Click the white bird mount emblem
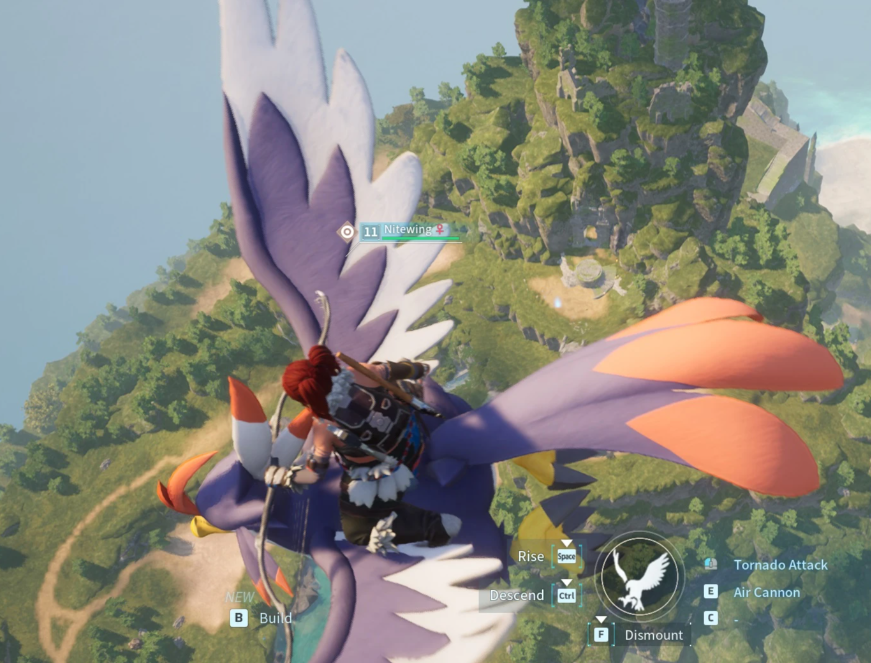 pyautogui.click(x=640, y=580)
